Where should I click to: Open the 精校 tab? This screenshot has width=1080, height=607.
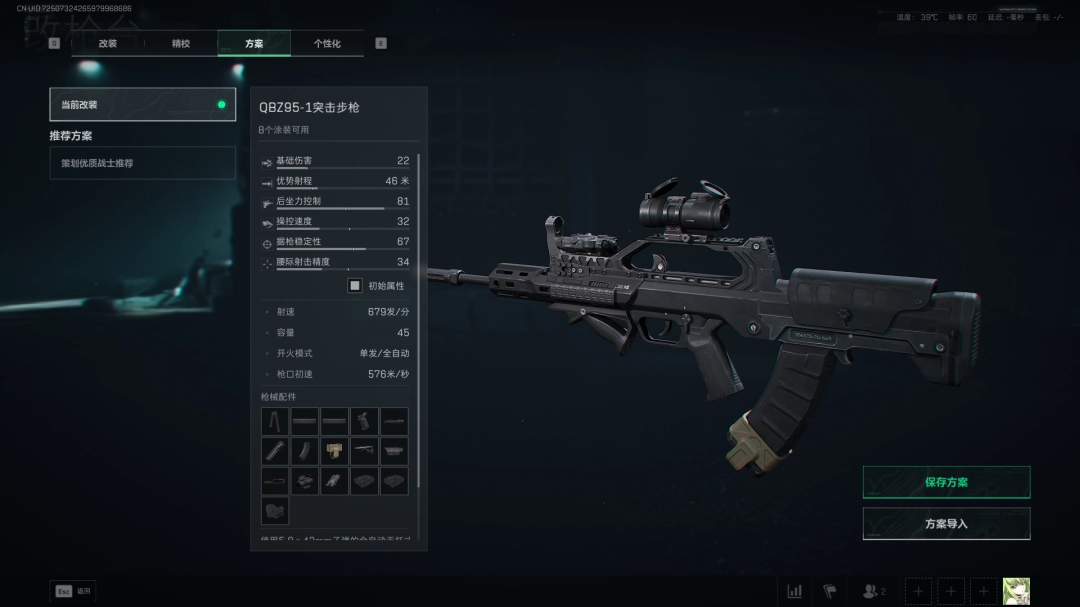click(x=181, y=44)
